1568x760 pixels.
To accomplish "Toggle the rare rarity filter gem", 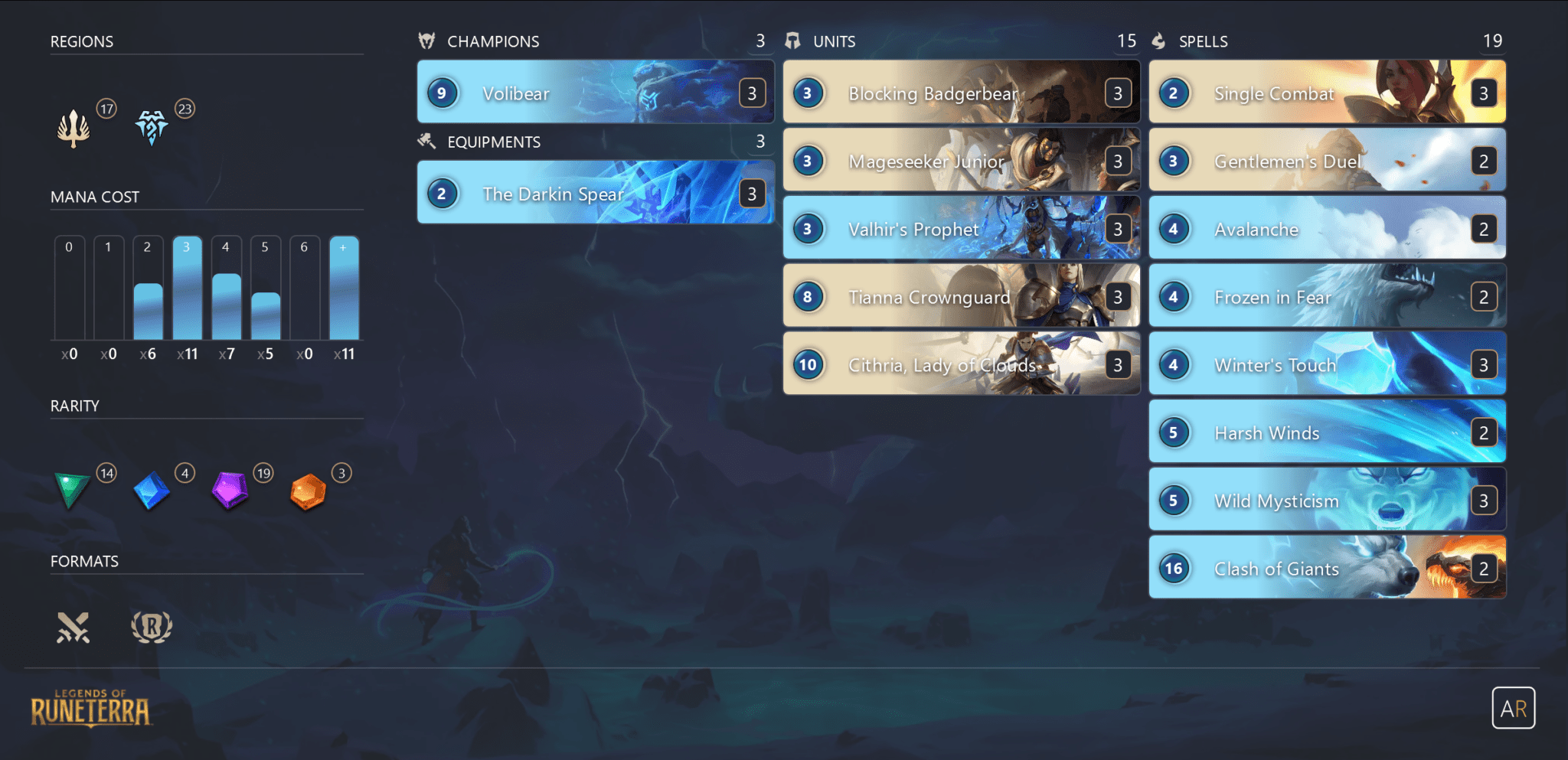I will tap(151, 490).
